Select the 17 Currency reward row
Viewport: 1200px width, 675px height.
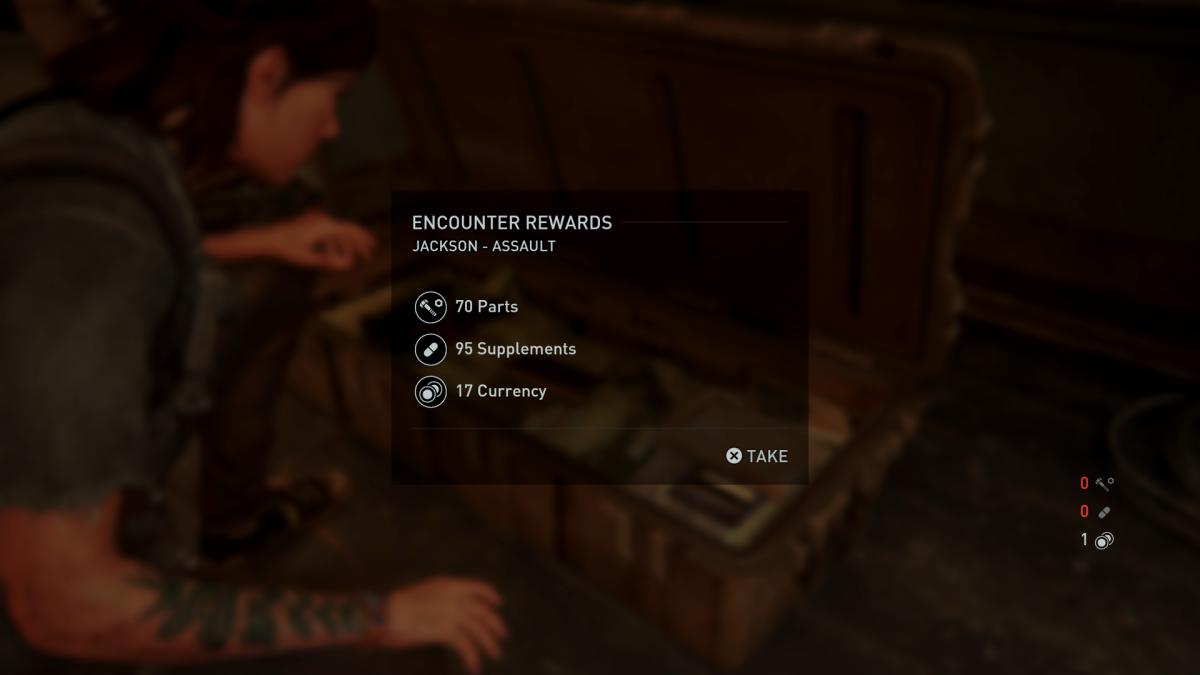point(500,391)
